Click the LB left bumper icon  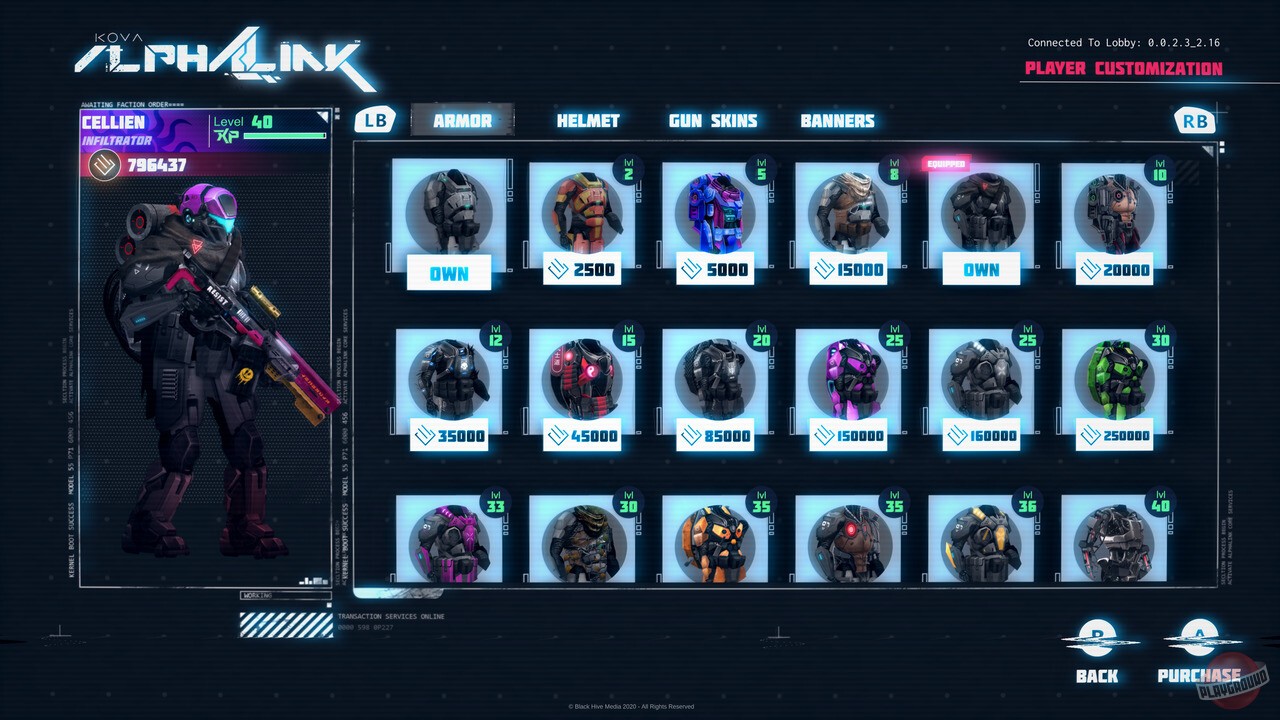pos(374,119)
